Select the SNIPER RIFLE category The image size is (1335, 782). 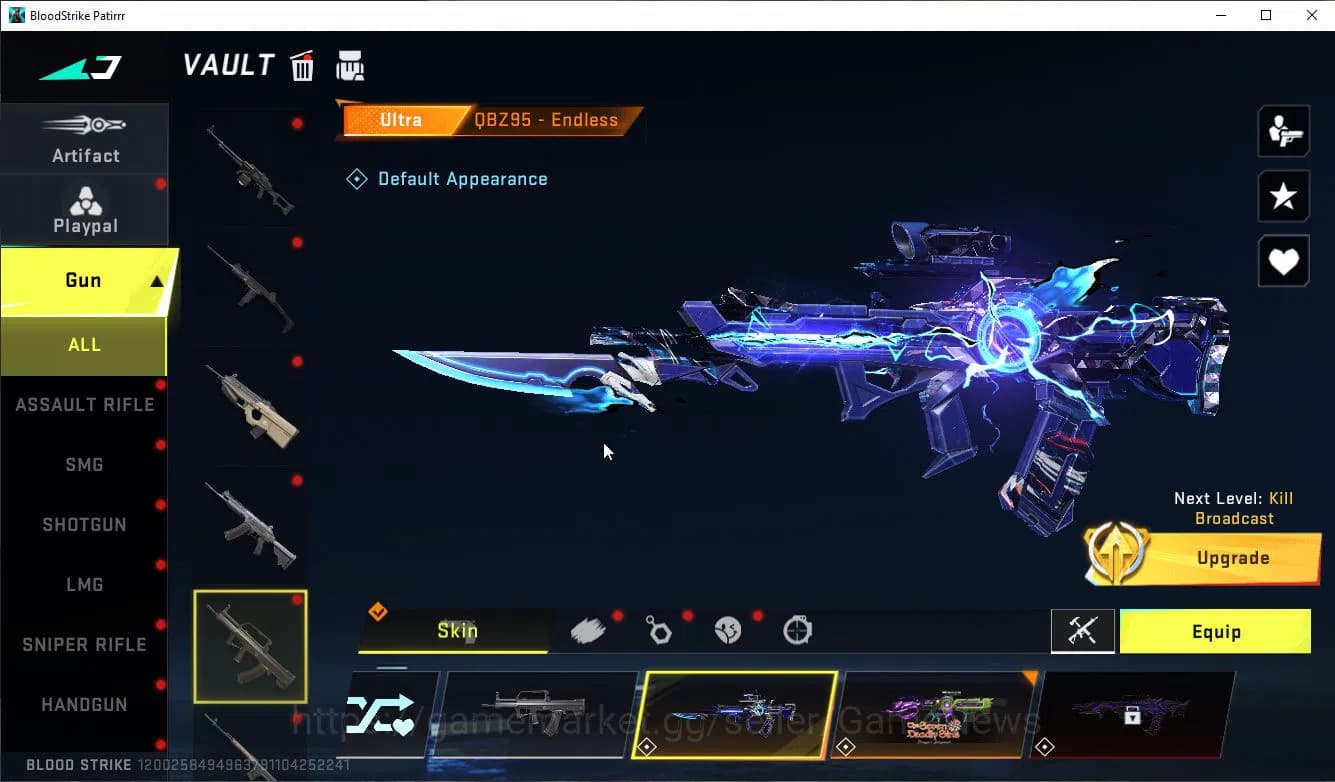coord(84,644)
